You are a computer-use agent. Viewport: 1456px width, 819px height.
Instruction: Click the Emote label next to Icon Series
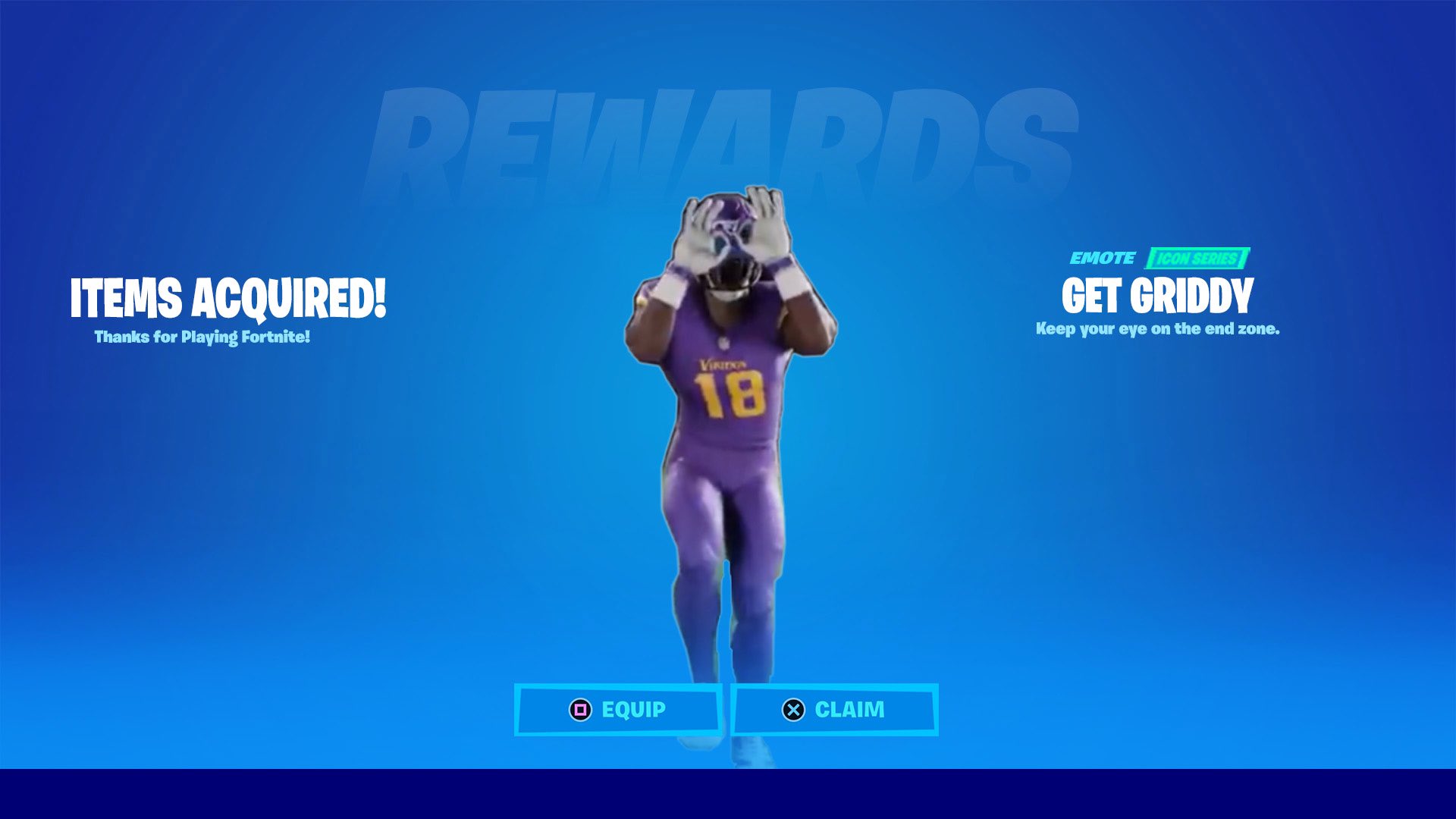[x=1103, y=258]
